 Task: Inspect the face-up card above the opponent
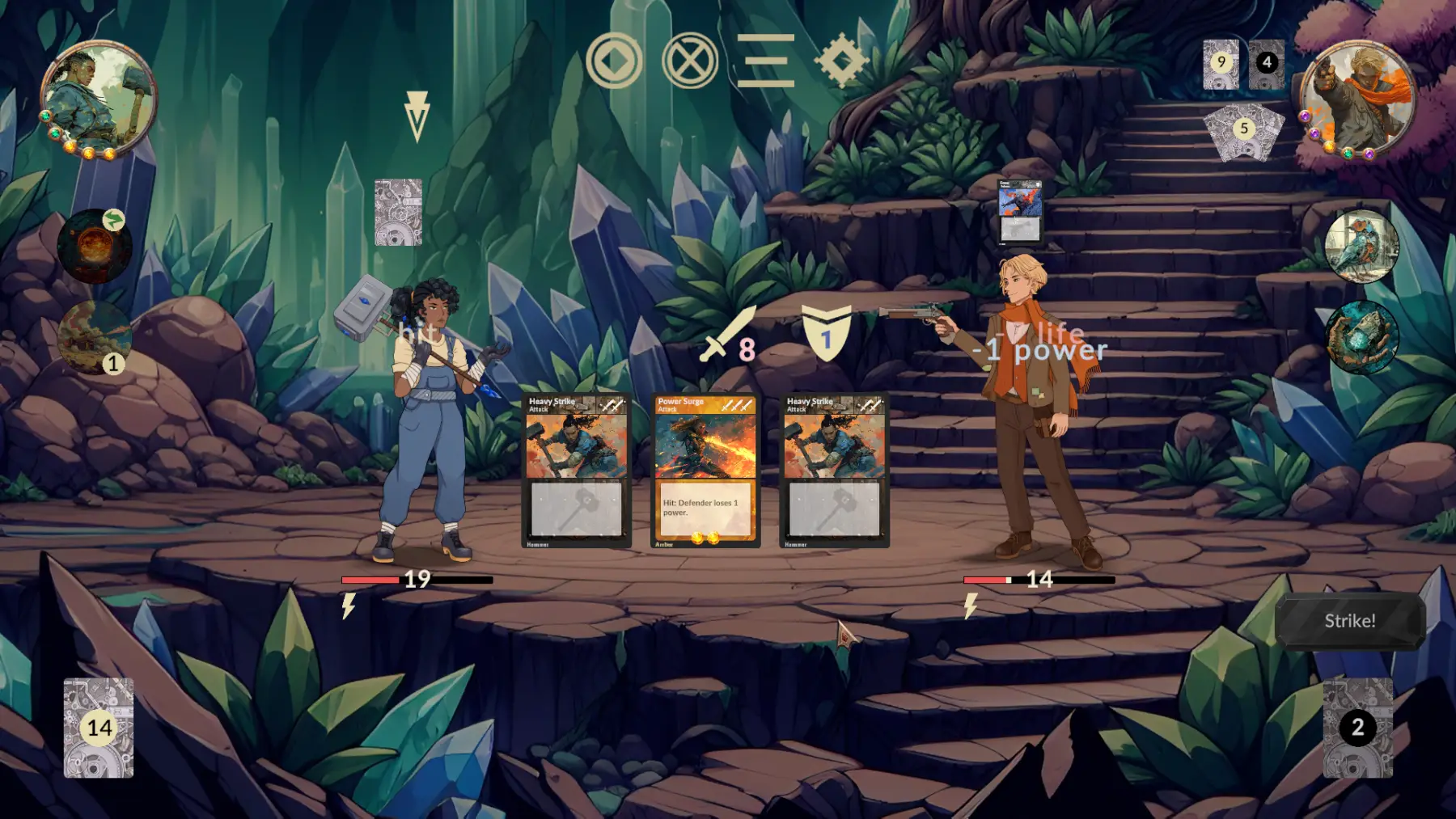[1020, 211]
